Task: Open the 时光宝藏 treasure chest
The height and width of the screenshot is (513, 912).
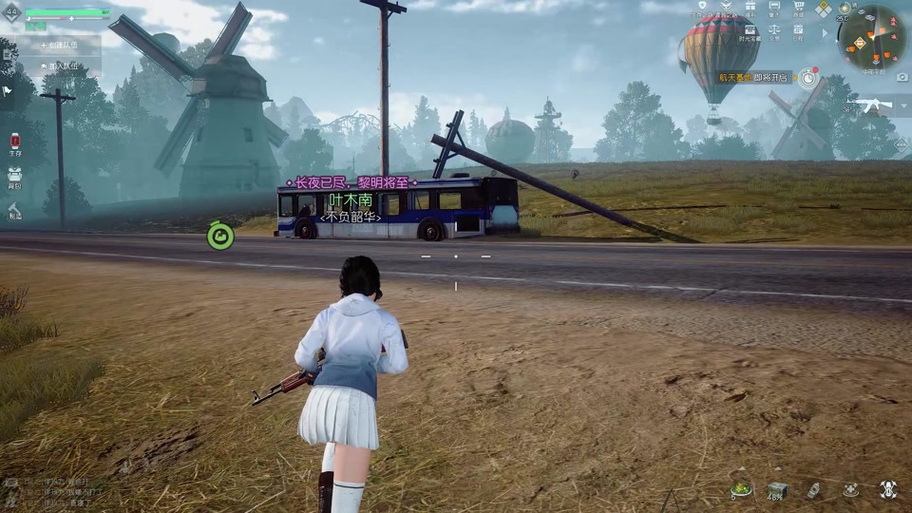Action: click(749, 32)
